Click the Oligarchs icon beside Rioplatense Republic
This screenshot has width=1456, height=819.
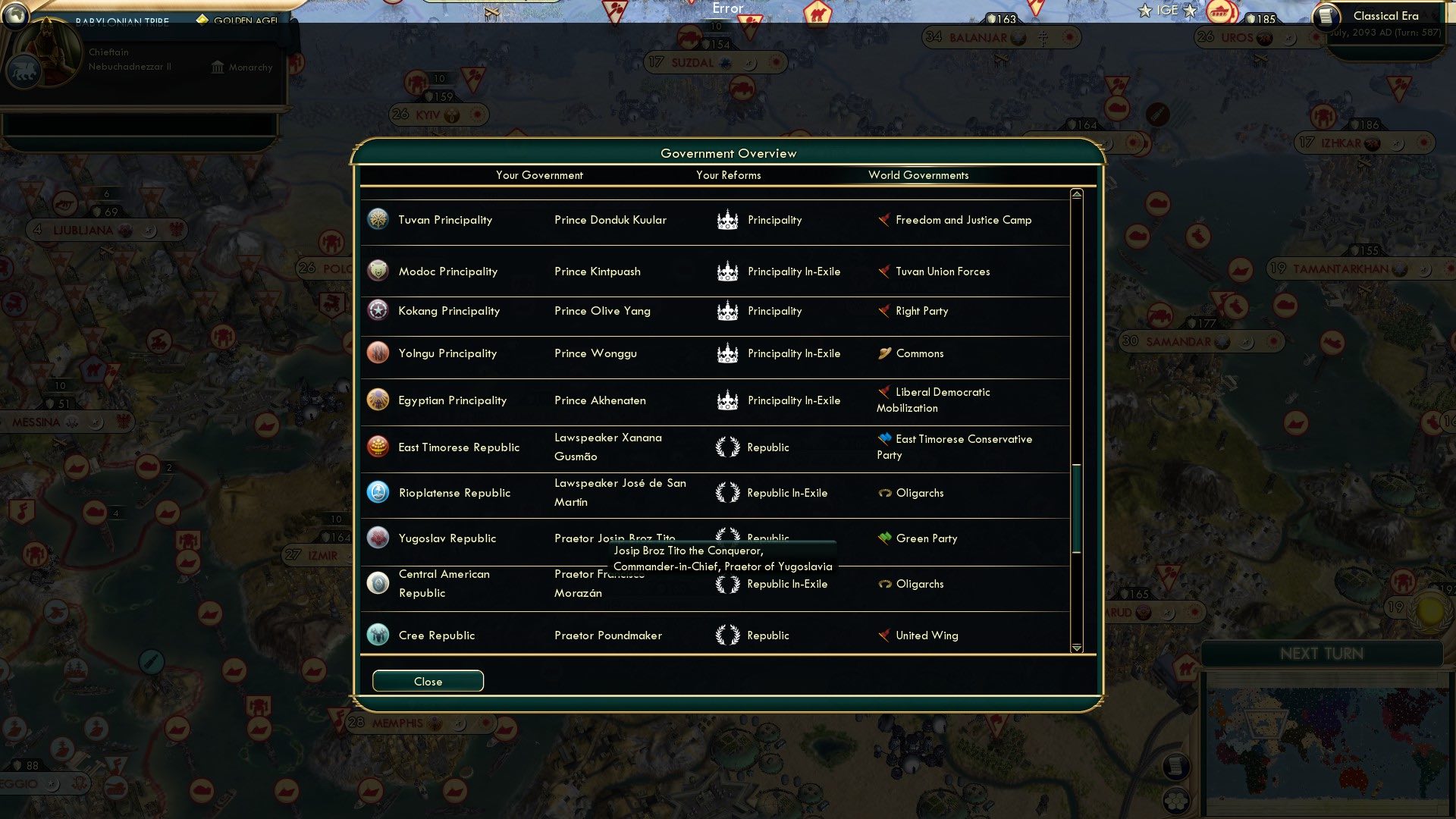pos(883,492)
